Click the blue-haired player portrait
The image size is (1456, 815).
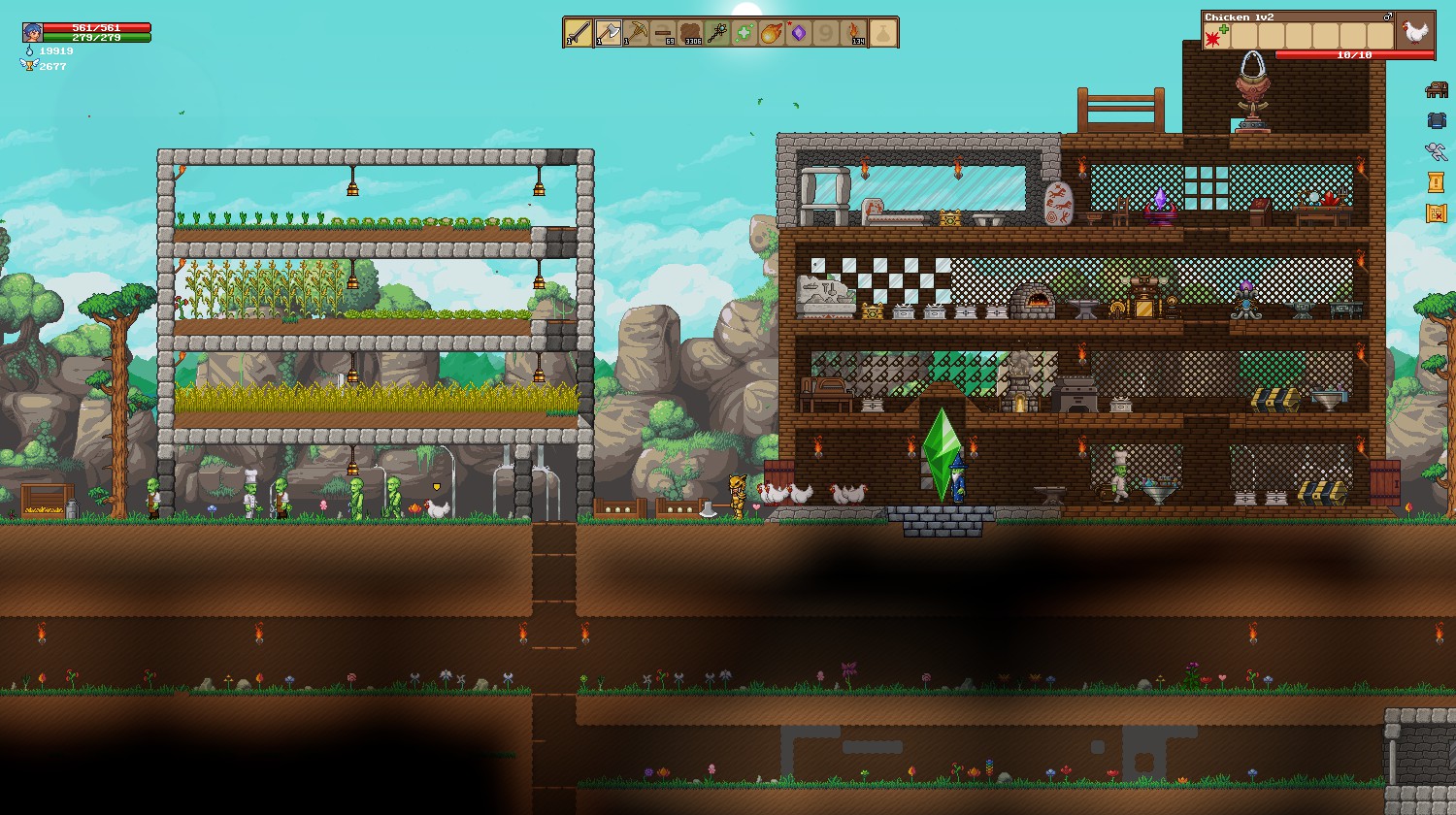point(32,32)
